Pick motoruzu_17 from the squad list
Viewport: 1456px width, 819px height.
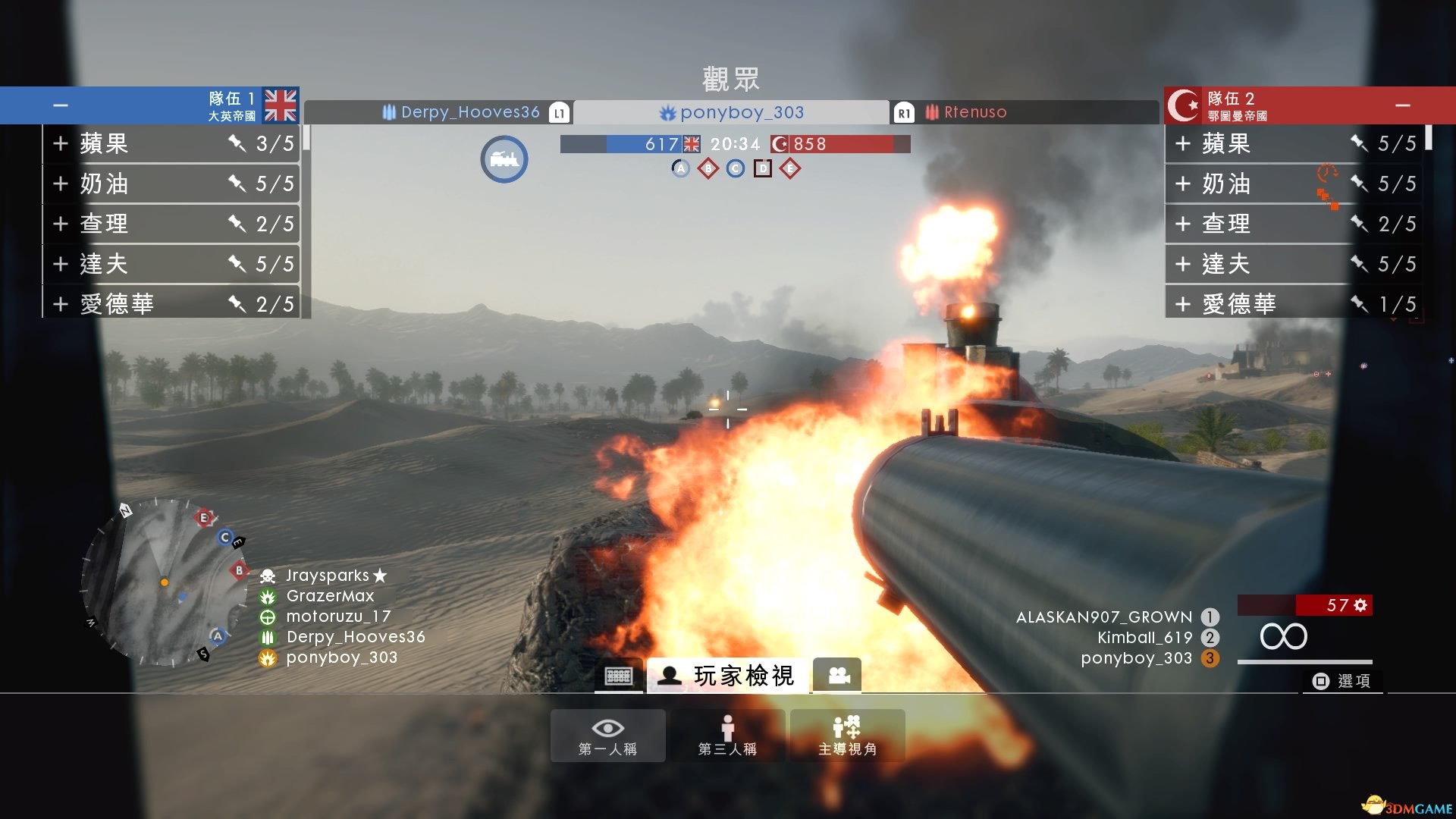point(338,617)
